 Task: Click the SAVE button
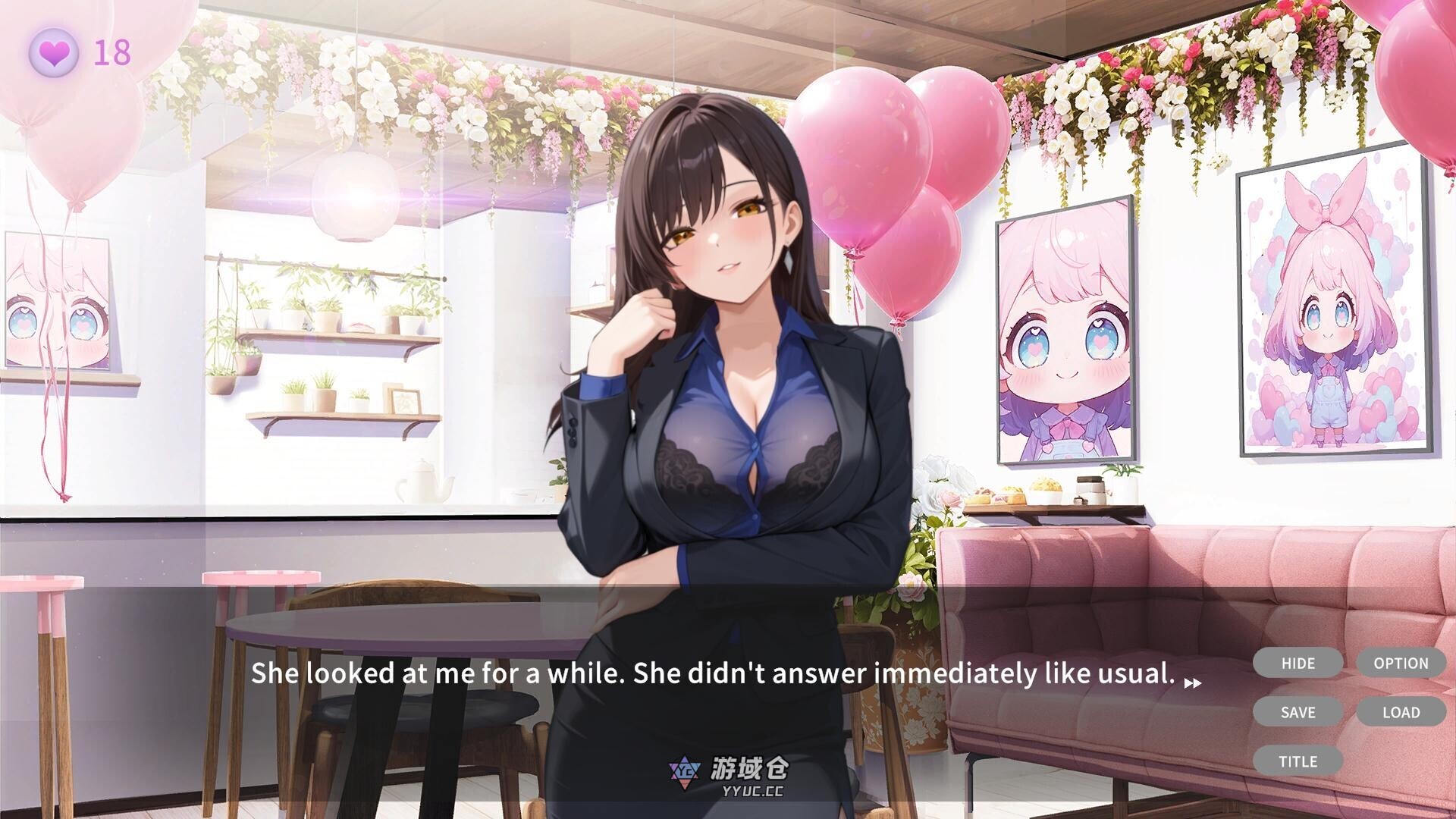(1298, 712)
